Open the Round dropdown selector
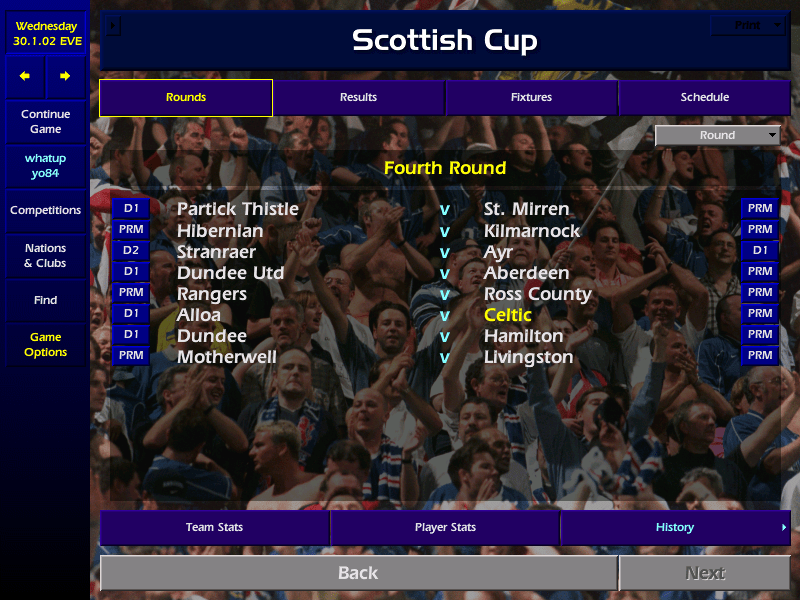 718,136
